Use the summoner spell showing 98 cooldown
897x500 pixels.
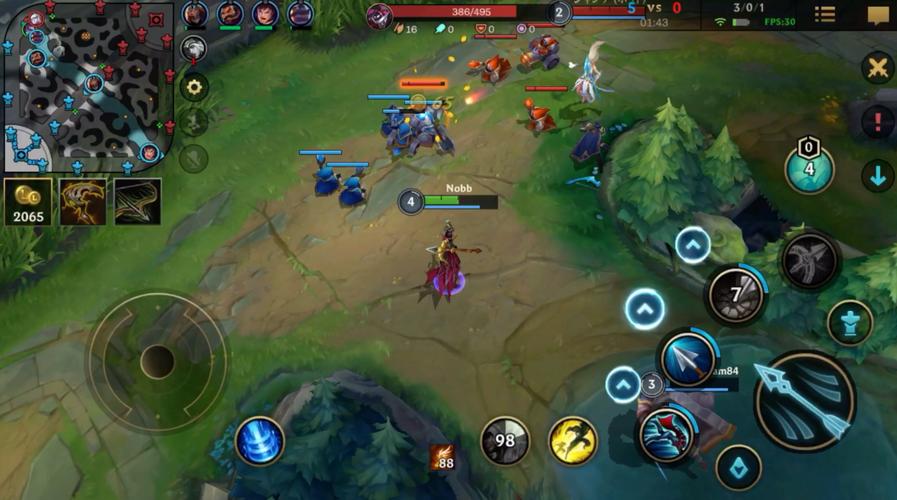[505, 441]
